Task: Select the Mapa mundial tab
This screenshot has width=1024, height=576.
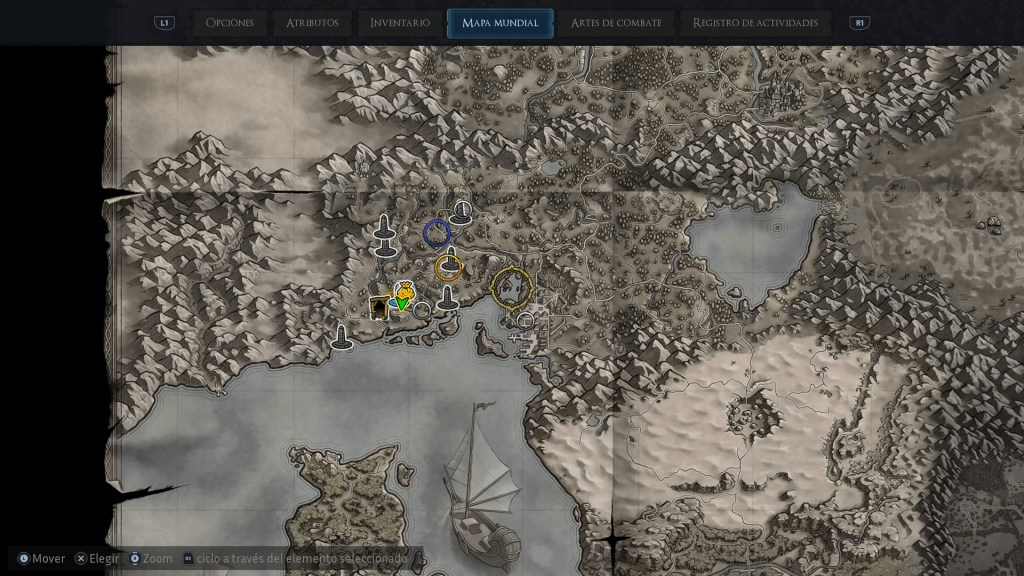Action: (x=500, y=23)
